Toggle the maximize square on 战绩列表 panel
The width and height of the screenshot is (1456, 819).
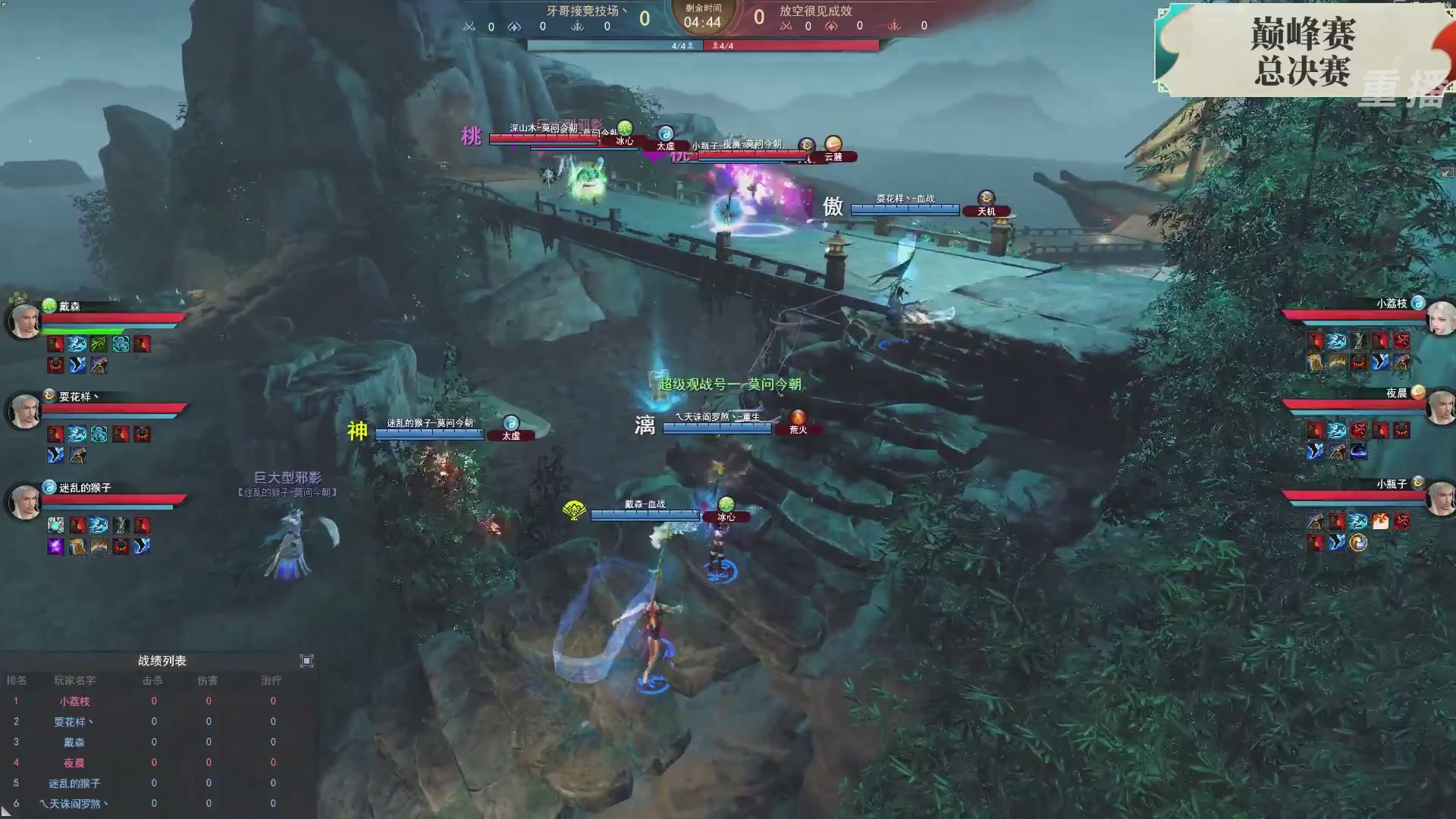[x=307, y=661]
